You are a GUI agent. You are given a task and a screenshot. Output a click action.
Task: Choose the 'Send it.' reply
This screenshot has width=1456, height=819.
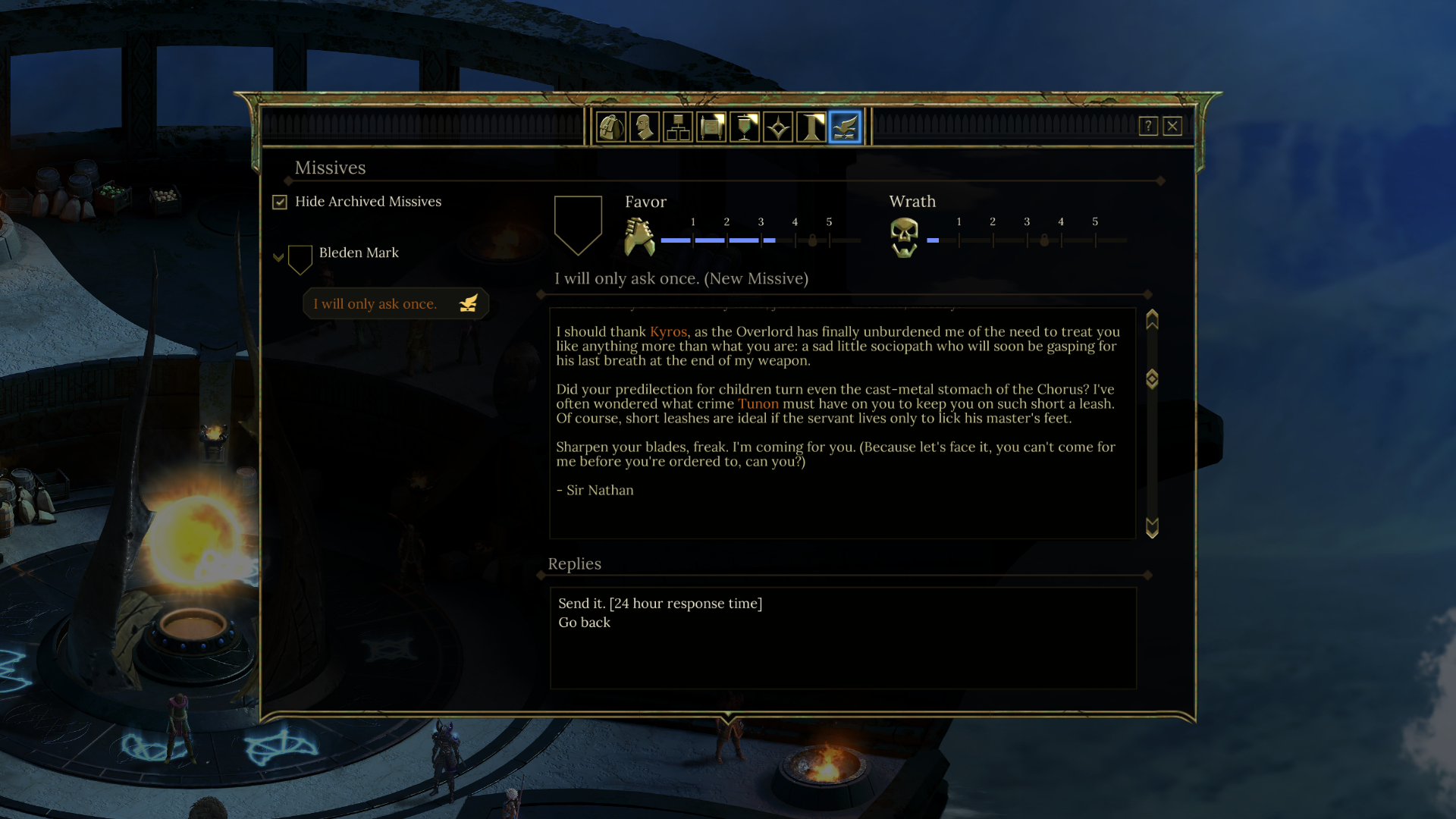pos(660,603)
